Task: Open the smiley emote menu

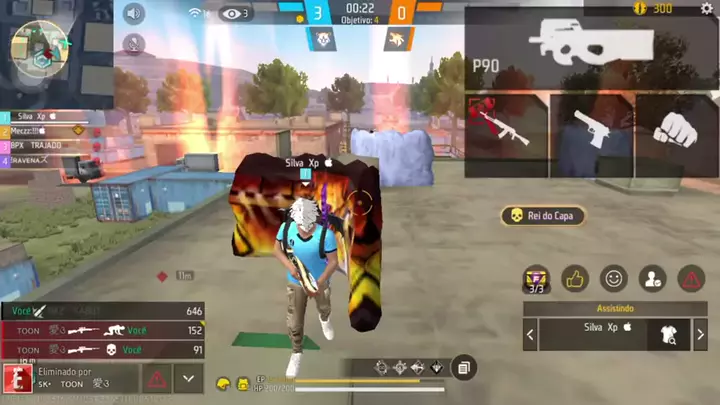Action: 613,279
